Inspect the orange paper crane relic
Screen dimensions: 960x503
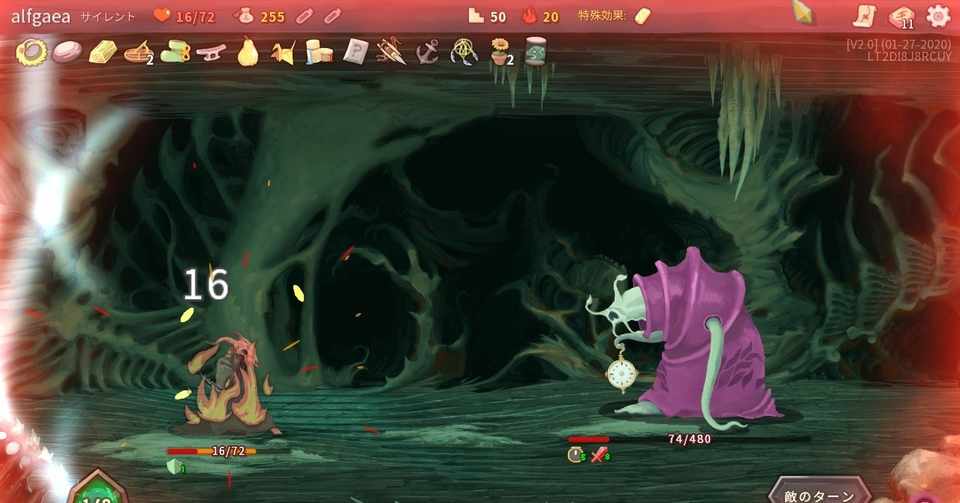(283, 52)
